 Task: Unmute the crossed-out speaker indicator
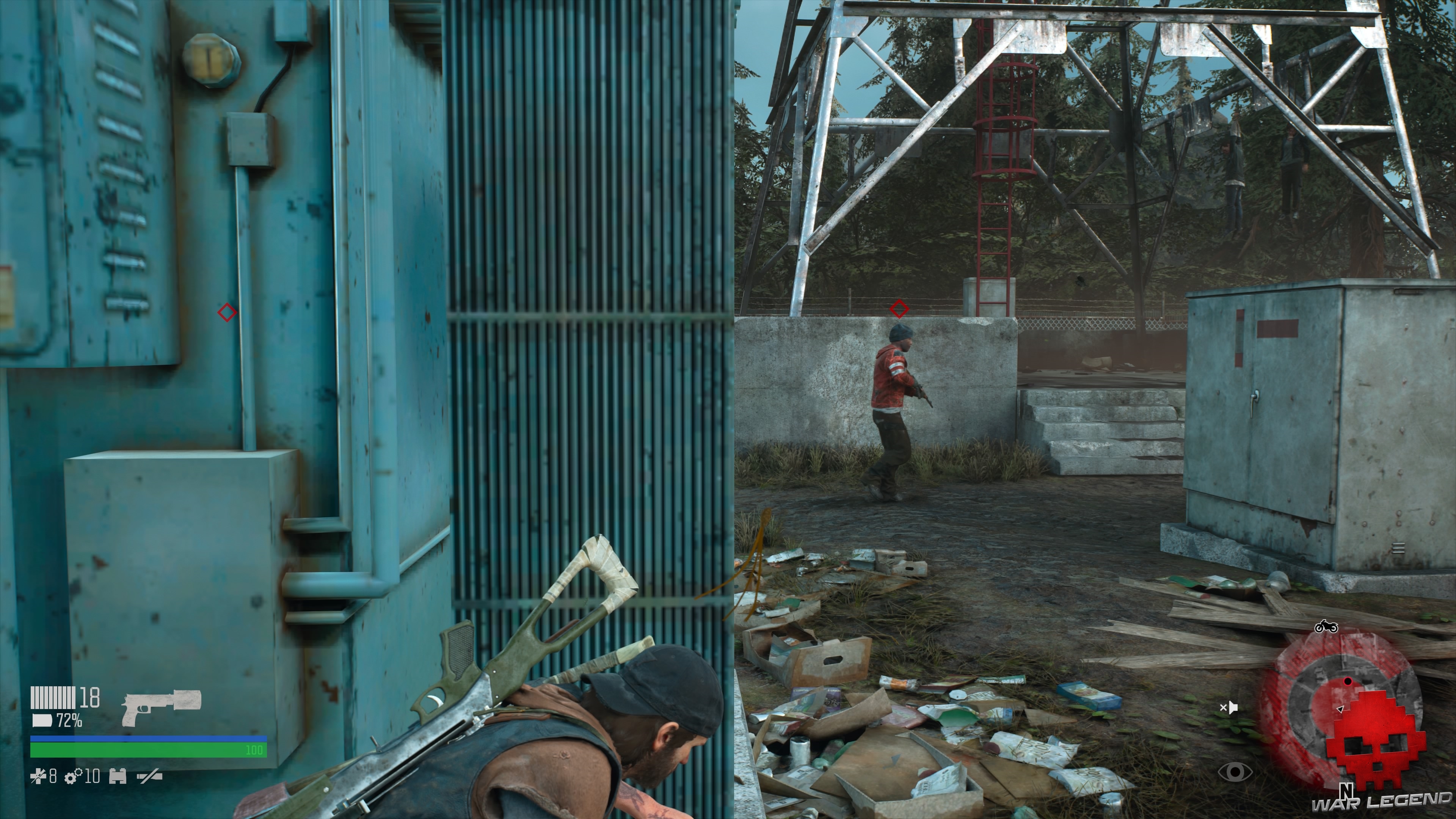pyautogui.click(x=1229, y=708)
